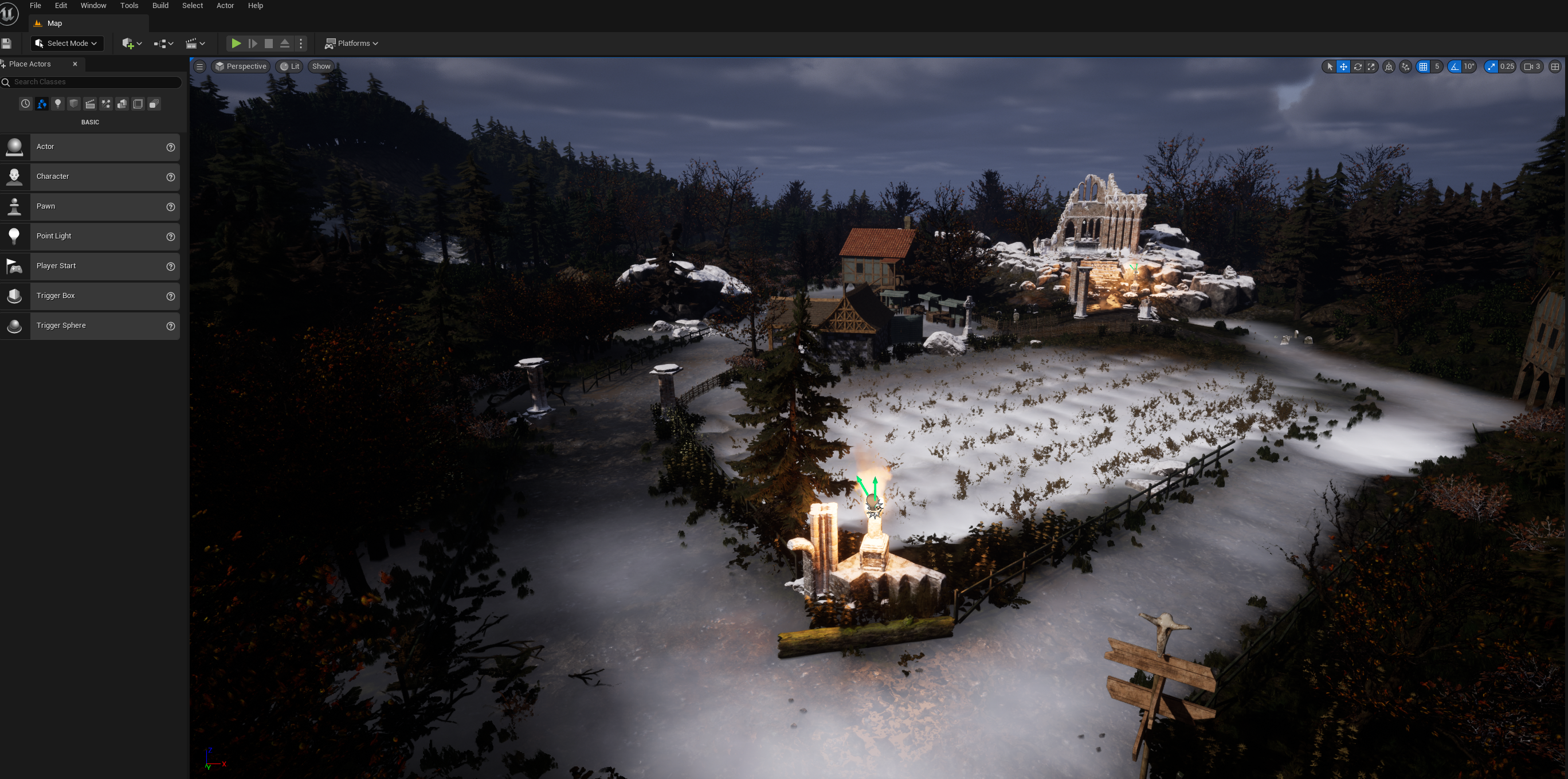Viewport: 1568px width, 779px height.
Task: Open the viewport Show menu
Action: pyautogui.click(x=321, y=66)
